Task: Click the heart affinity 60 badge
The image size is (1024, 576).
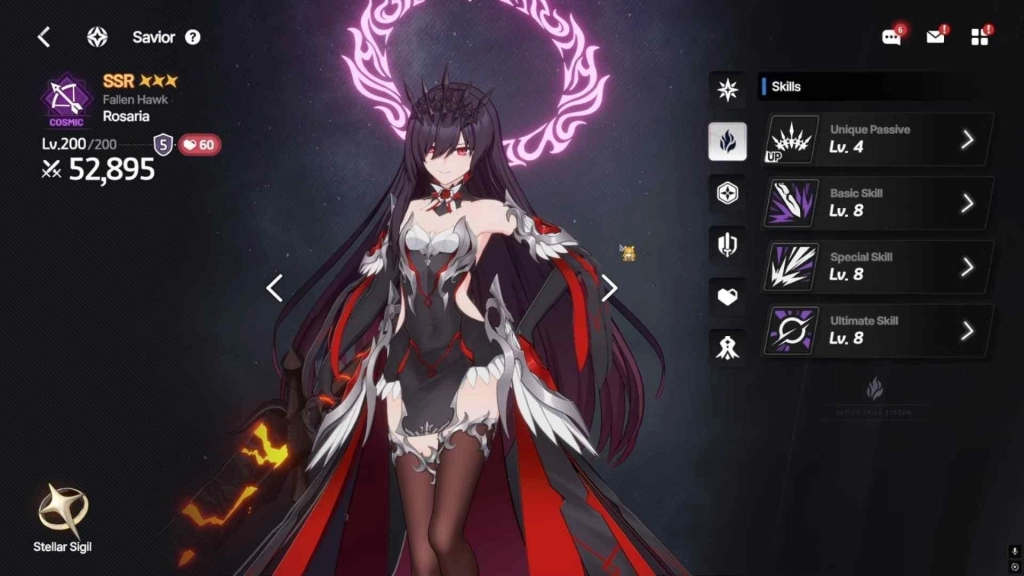Action: coord(199,145)
